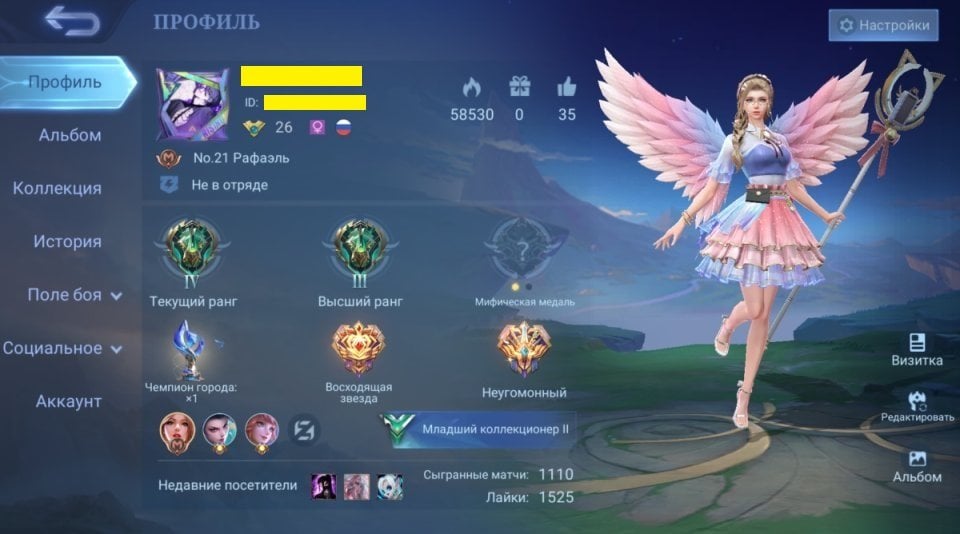Click the player avatar picture
960x534 pixels.
click(x=192, y=105)
